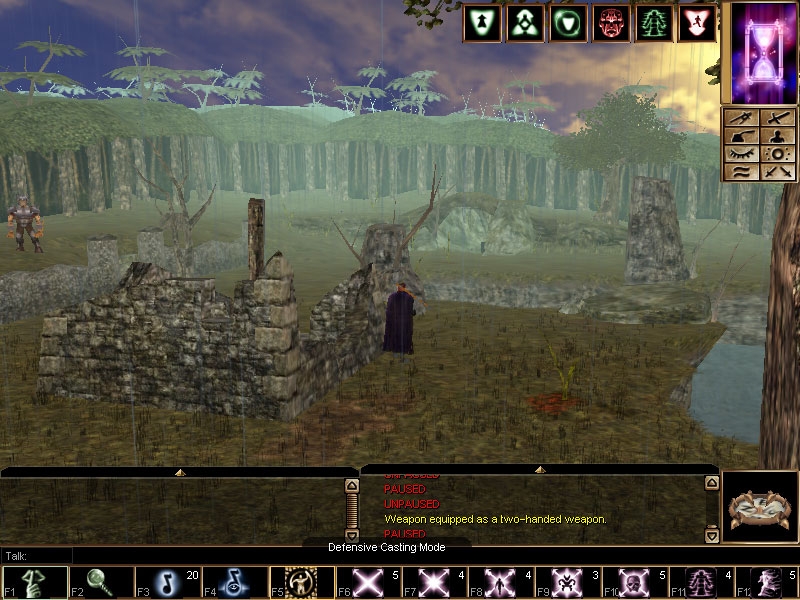Select the running figure haste effect icon
The image size is (800, 600).
tap(697, 23)
